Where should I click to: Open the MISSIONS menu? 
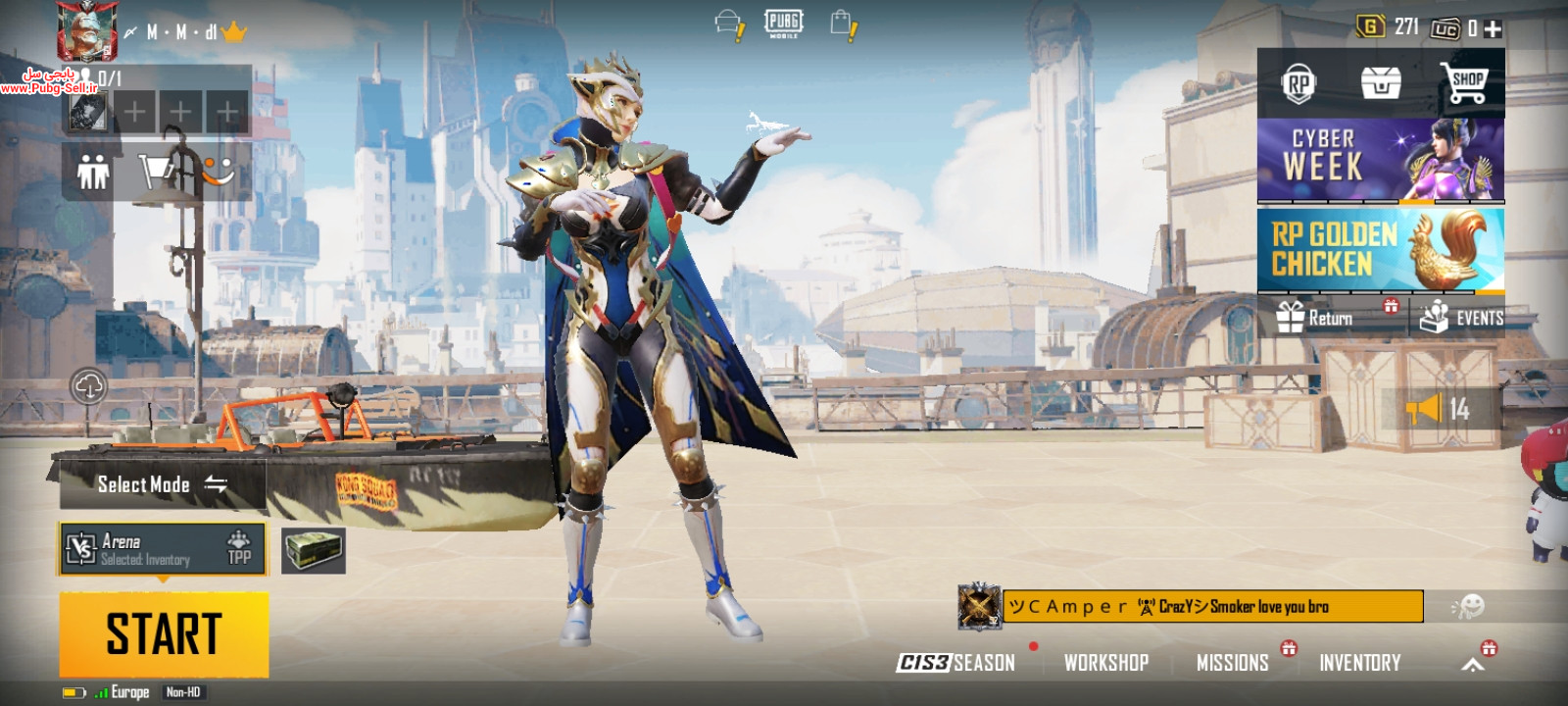pos(1233,663)
